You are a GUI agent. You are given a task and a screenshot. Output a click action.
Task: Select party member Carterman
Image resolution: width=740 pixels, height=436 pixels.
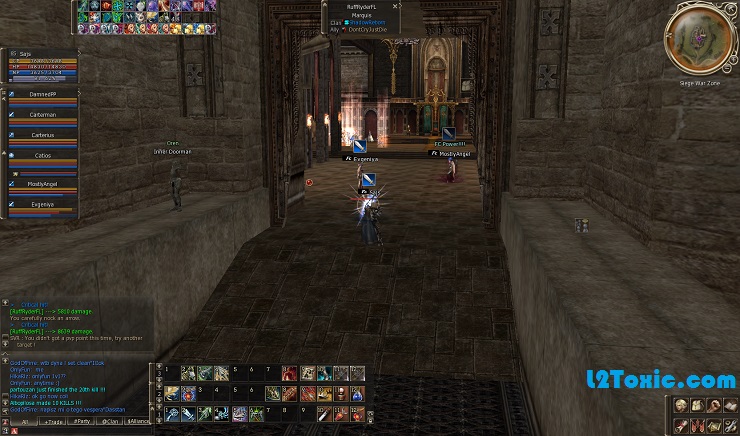(42, 115)
